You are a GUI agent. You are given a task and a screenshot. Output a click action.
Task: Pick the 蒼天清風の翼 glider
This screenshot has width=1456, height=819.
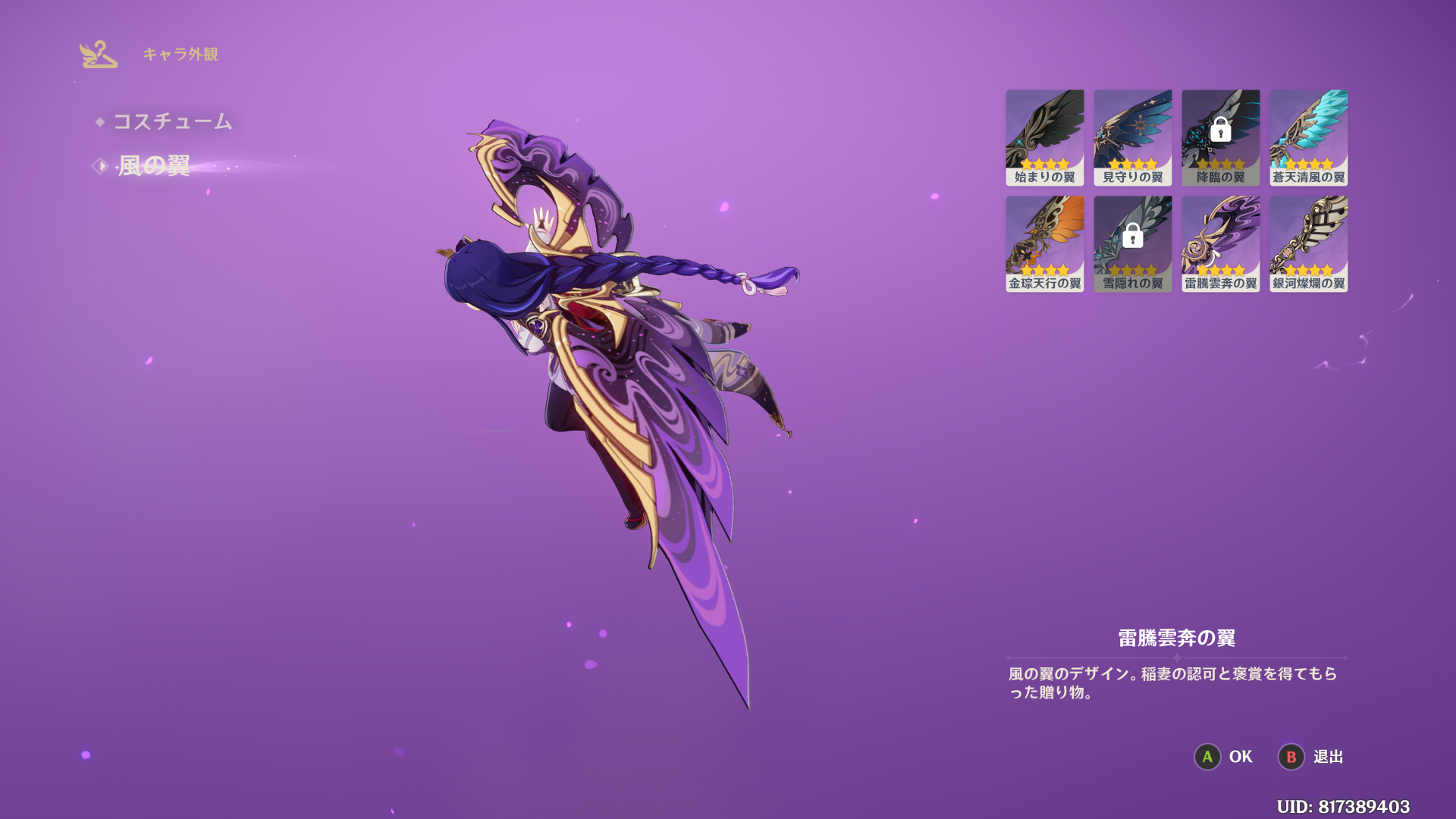1308,137
